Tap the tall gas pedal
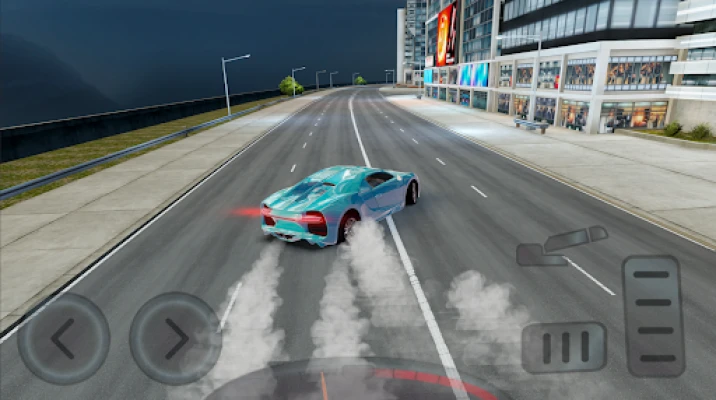716x400 pixels. (652, 315)
